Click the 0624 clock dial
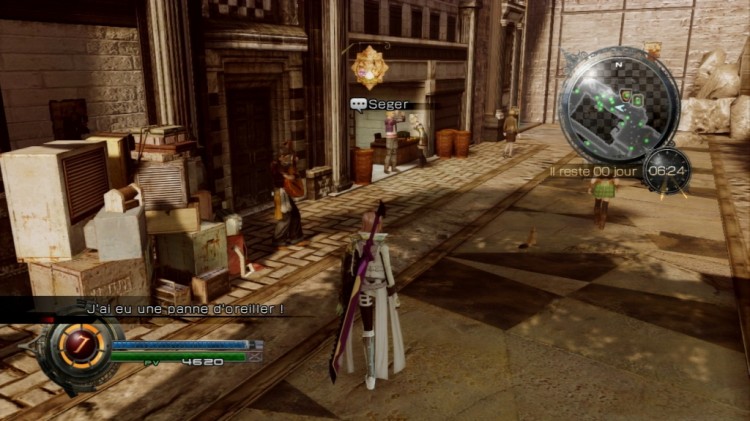750x421 pixels. click(665, 170)
